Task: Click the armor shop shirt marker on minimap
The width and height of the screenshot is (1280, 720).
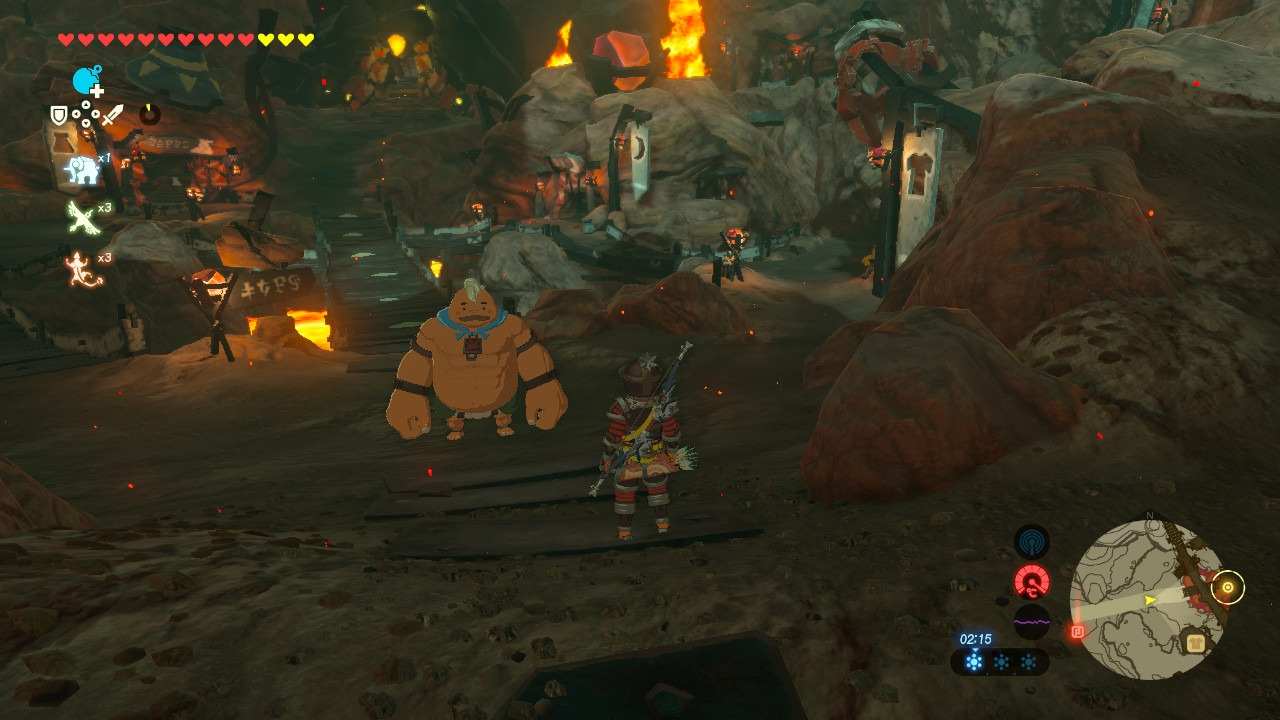Action: point(1194,643)
